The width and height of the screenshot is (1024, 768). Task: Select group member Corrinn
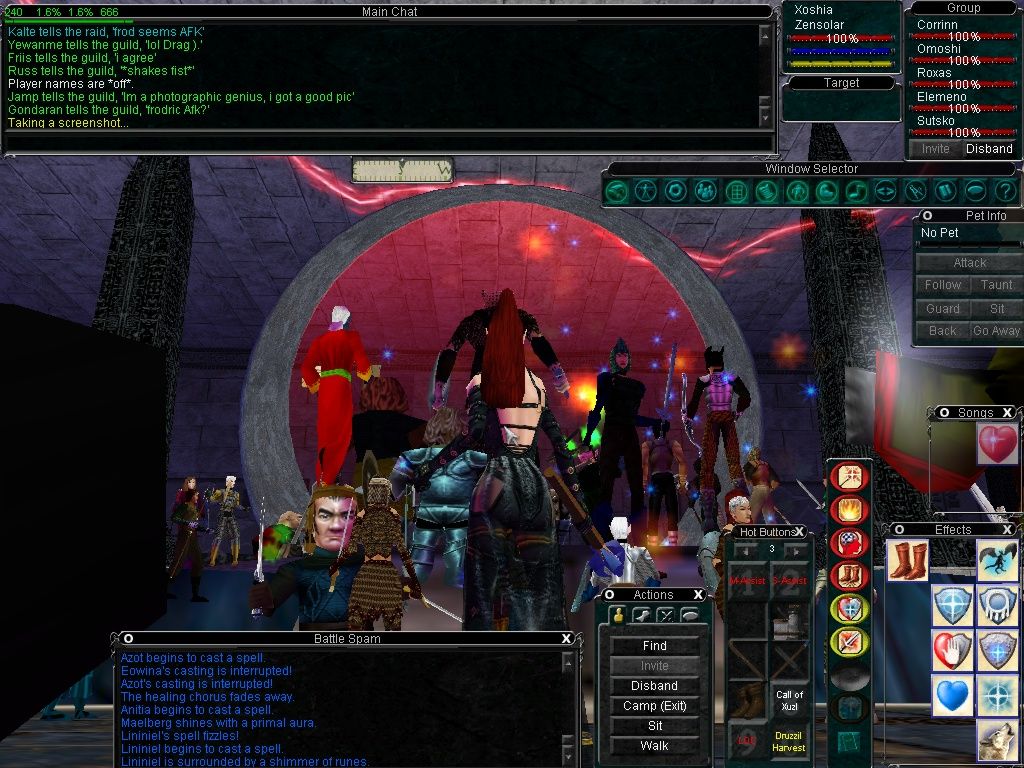click(x=937, y=24)
